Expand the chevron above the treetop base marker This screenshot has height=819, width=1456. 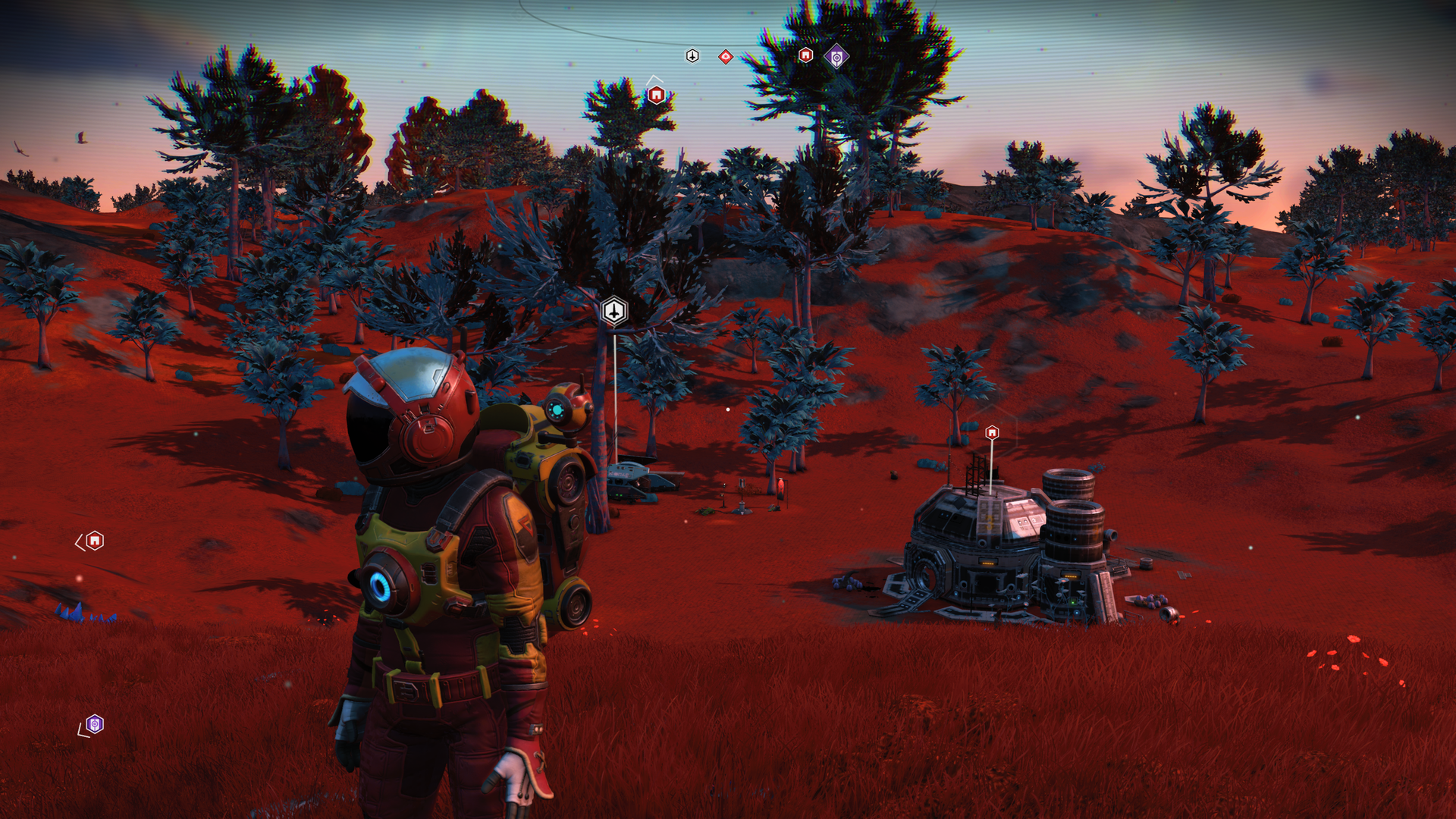coord(652,78)
